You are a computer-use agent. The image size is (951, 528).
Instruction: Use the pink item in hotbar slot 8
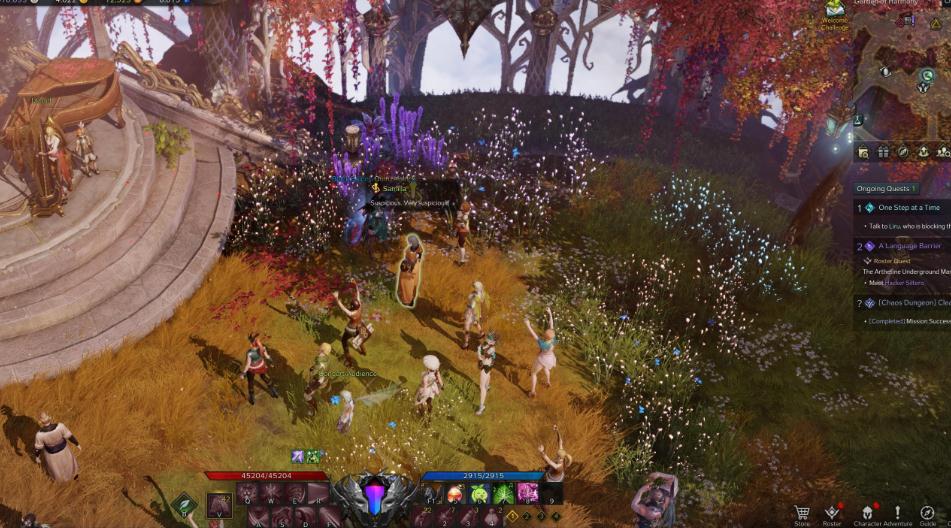(x=527, y=493)
